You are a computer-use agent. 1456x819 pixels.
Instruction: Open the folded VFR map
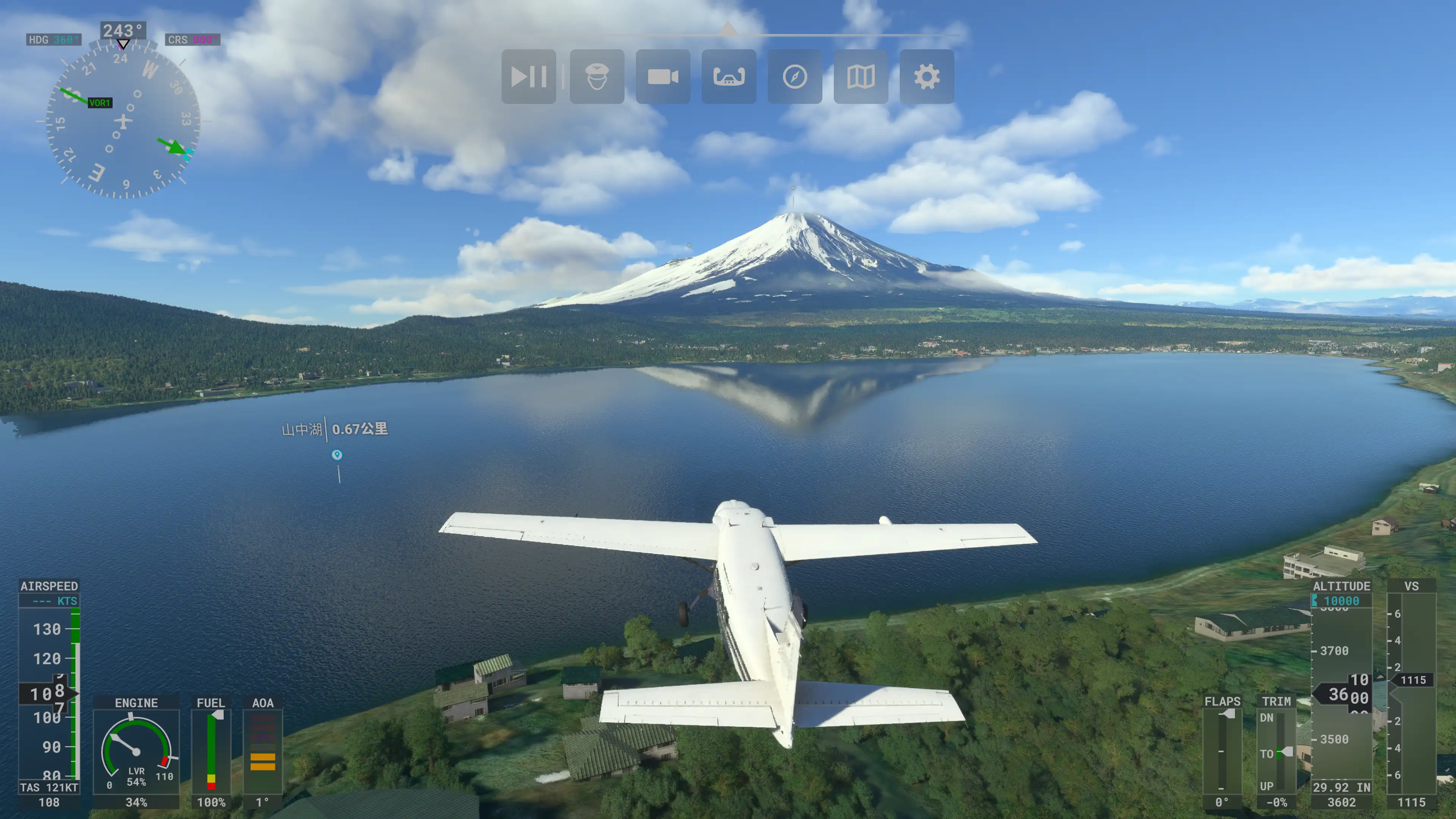pos(861,76)
